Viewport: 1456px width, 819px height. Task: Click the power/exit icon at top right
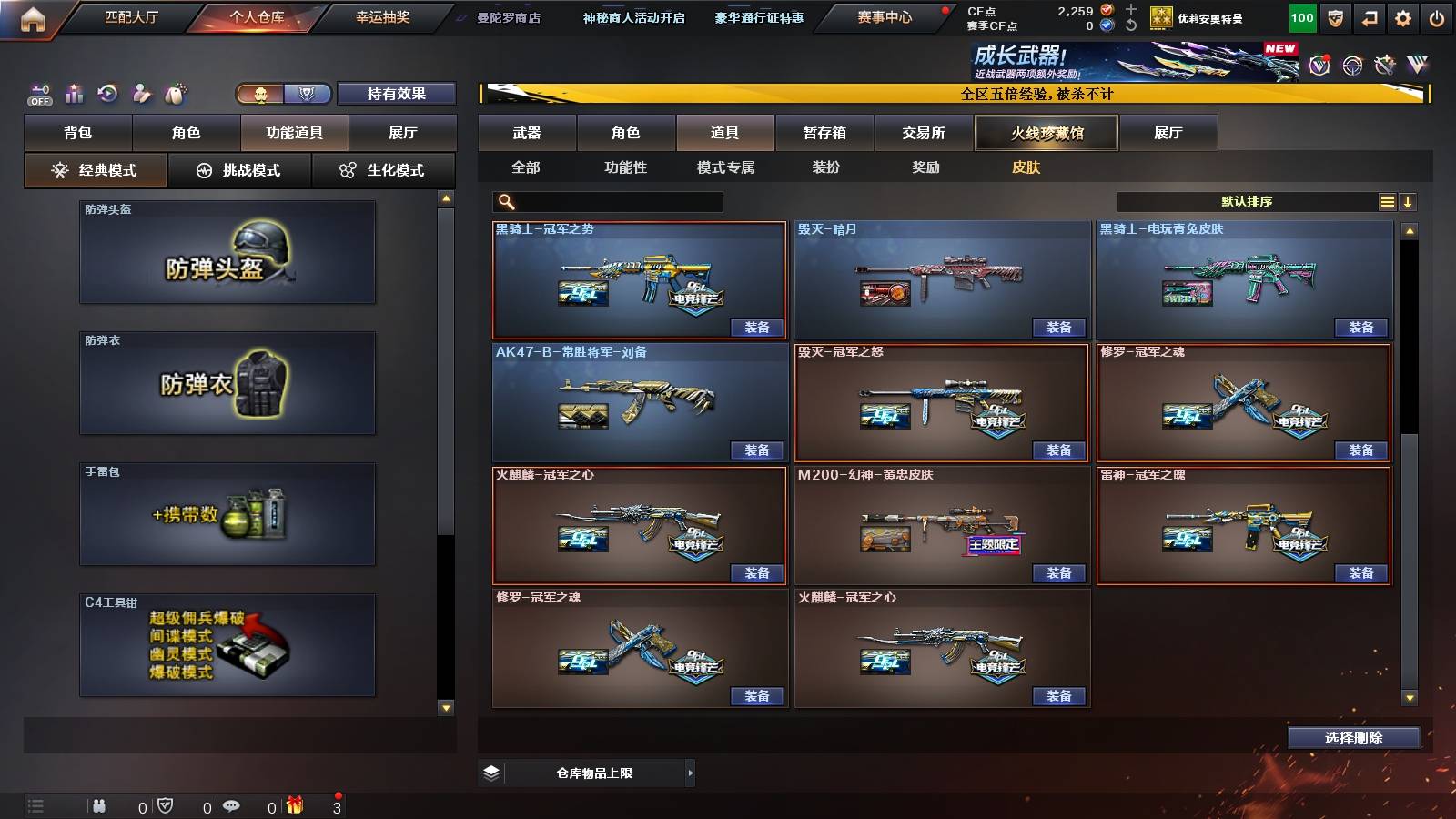pyautogui.click(x=1436, y=17)
